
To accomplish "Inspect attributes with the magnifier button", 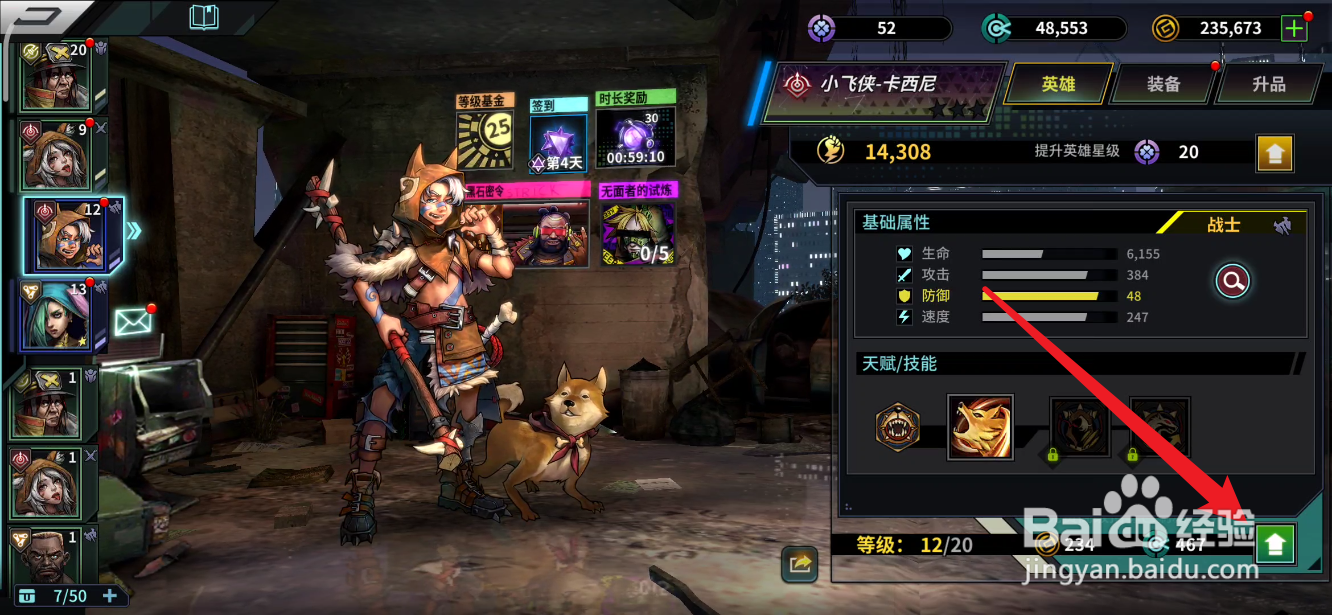I will click(x=1232, y=282).
